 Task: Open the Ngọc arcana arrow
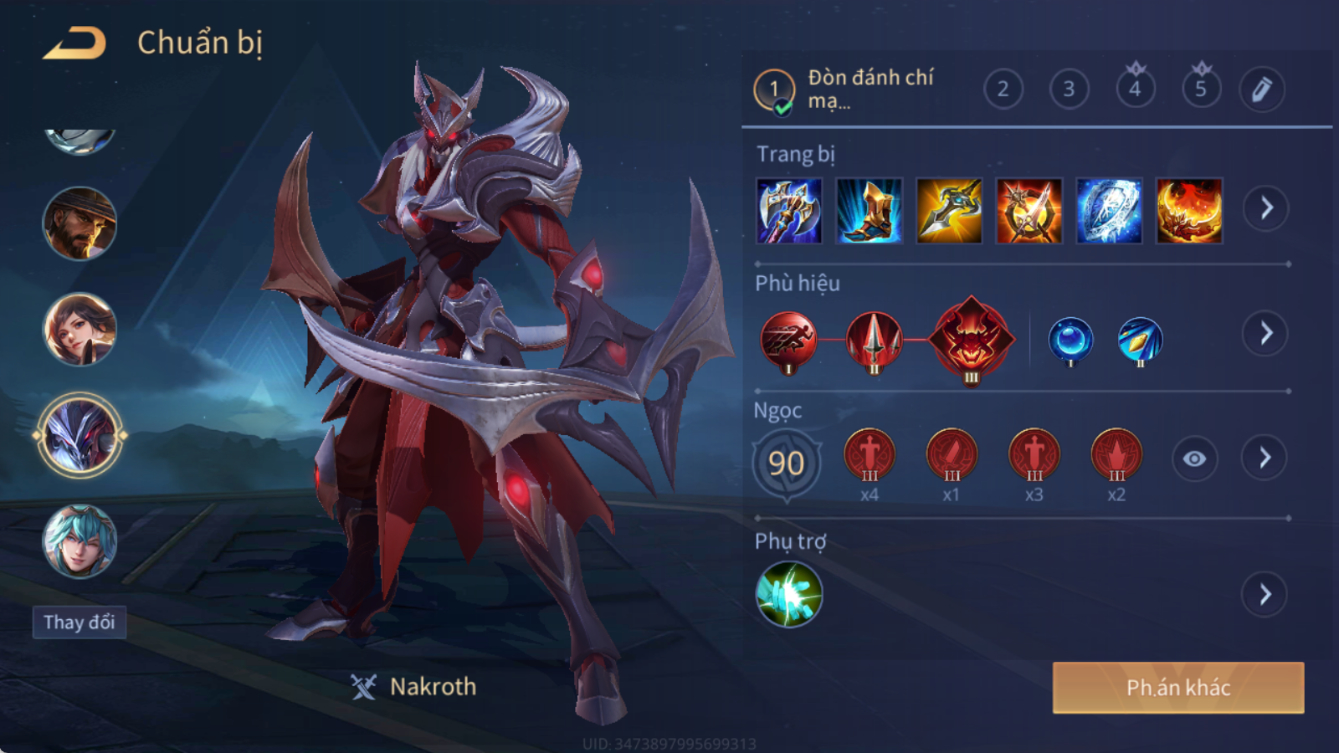1264,458
